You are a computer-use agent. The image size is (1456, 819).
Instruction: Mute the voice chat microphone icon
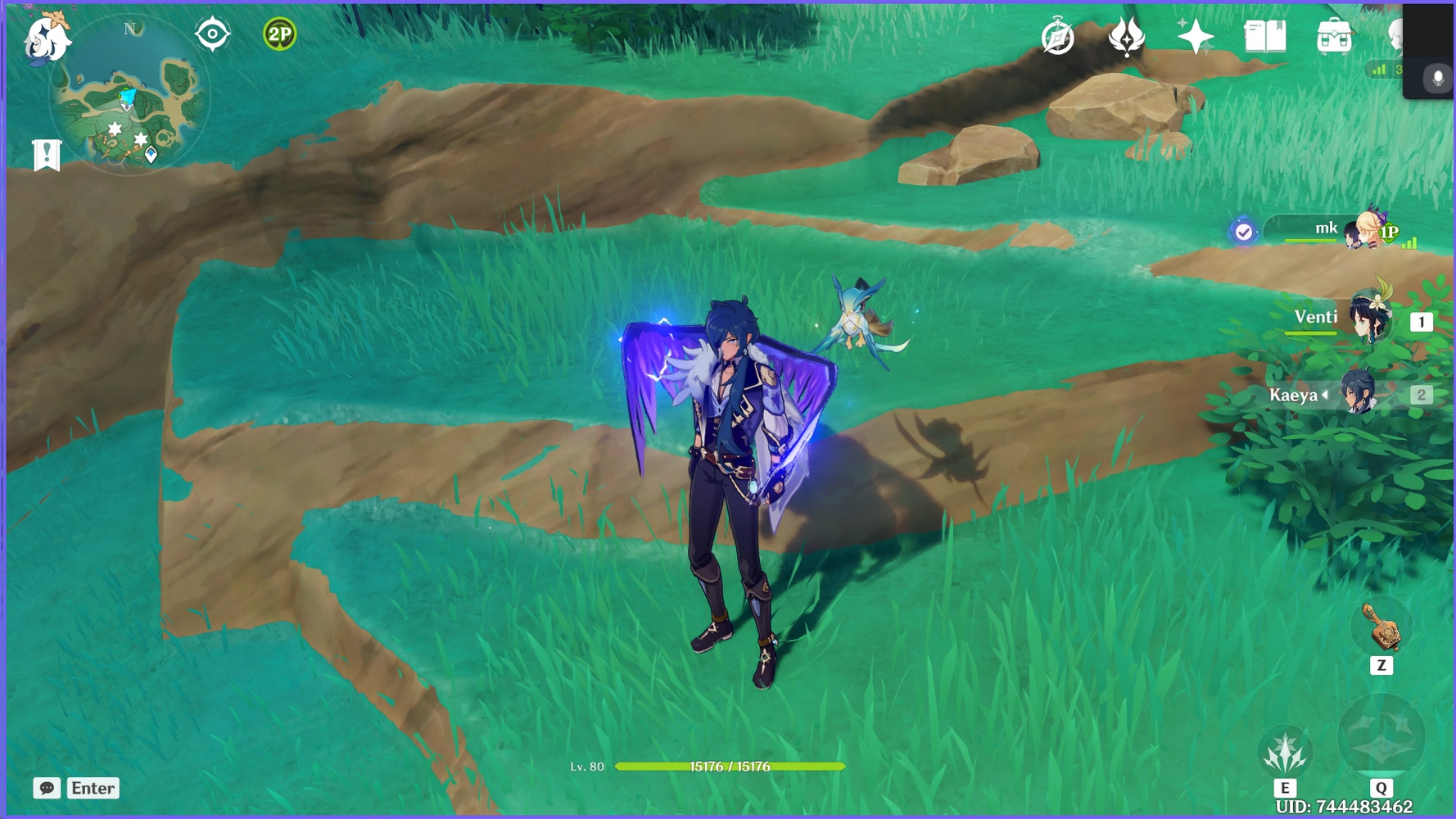point(1436,78)
